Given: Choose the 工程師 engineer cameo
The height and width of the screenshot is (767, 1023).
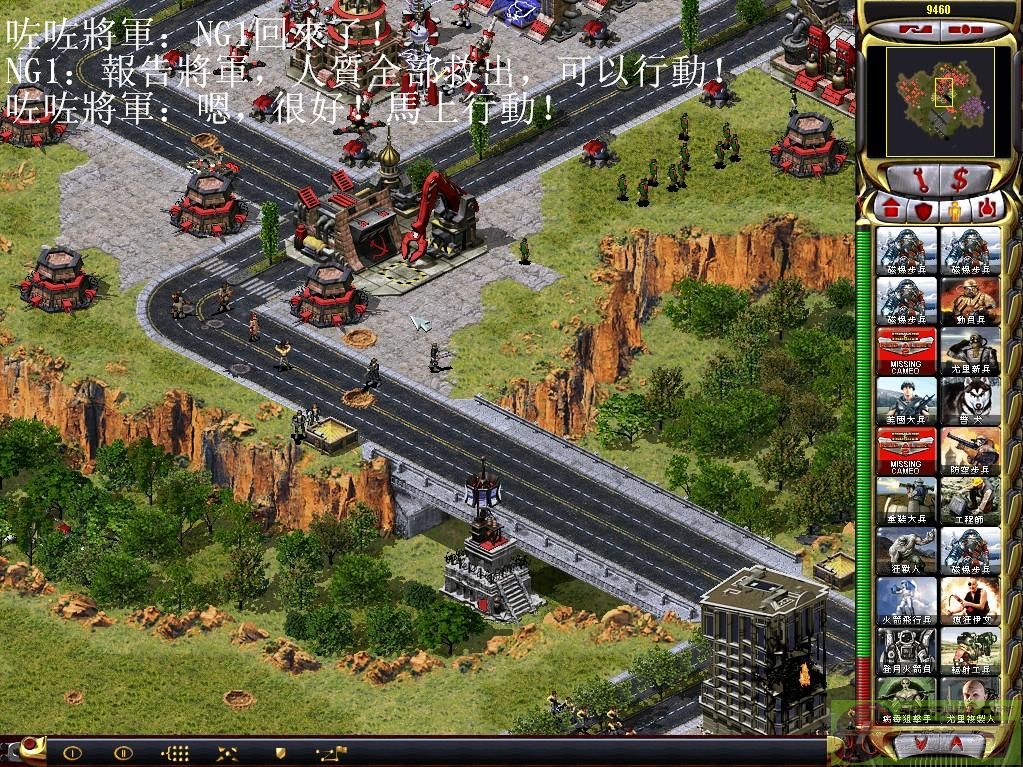Looking at the screenshot, I should pos(970,501).
